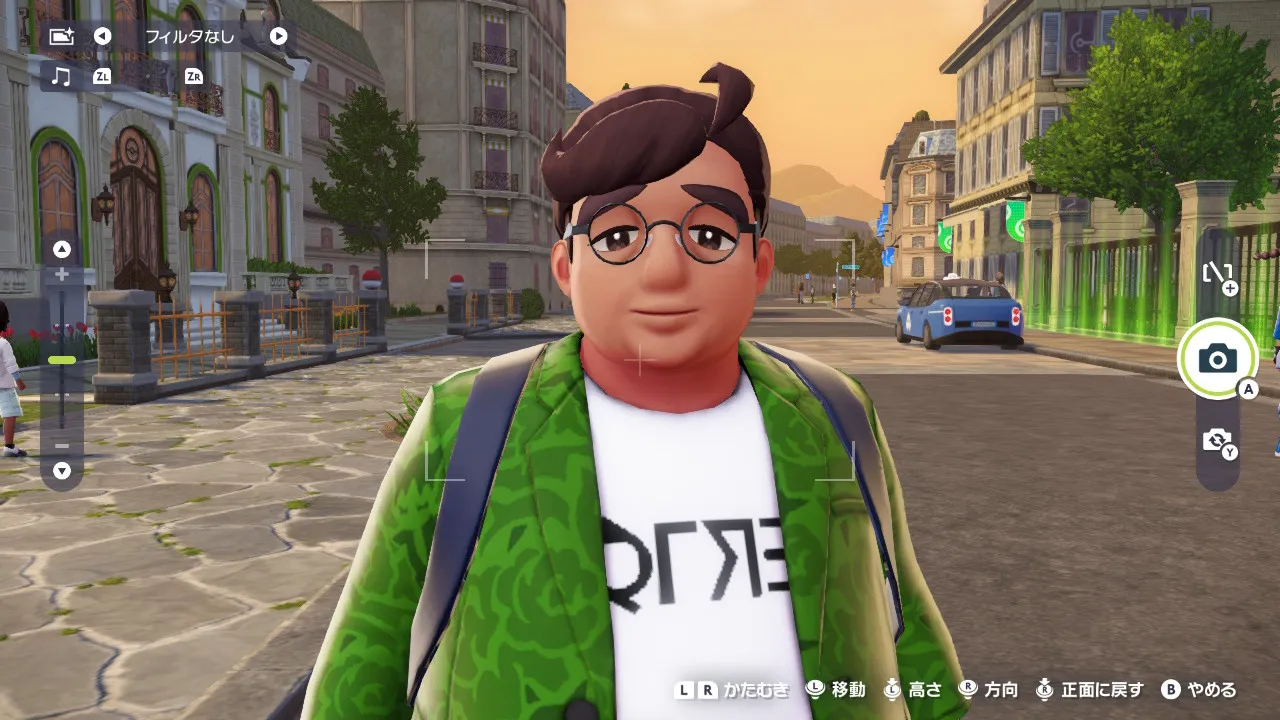The height and width of the screenshot is (720, 1280).
Task: Click the filter picture icon
Action: [62, 36]
